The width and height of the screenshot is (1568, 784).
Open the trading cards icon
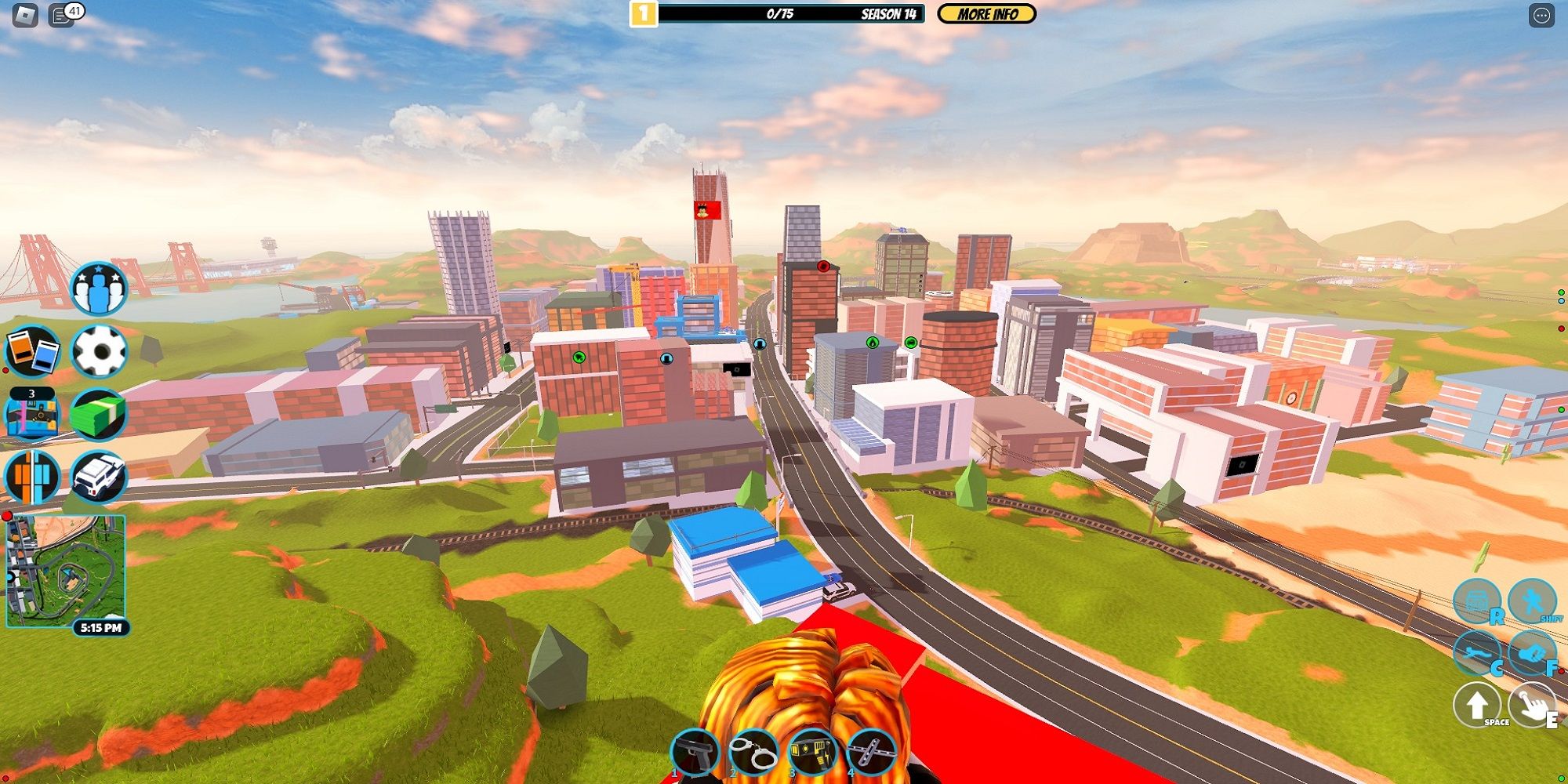pyautogui.click(x=33, y=350)
